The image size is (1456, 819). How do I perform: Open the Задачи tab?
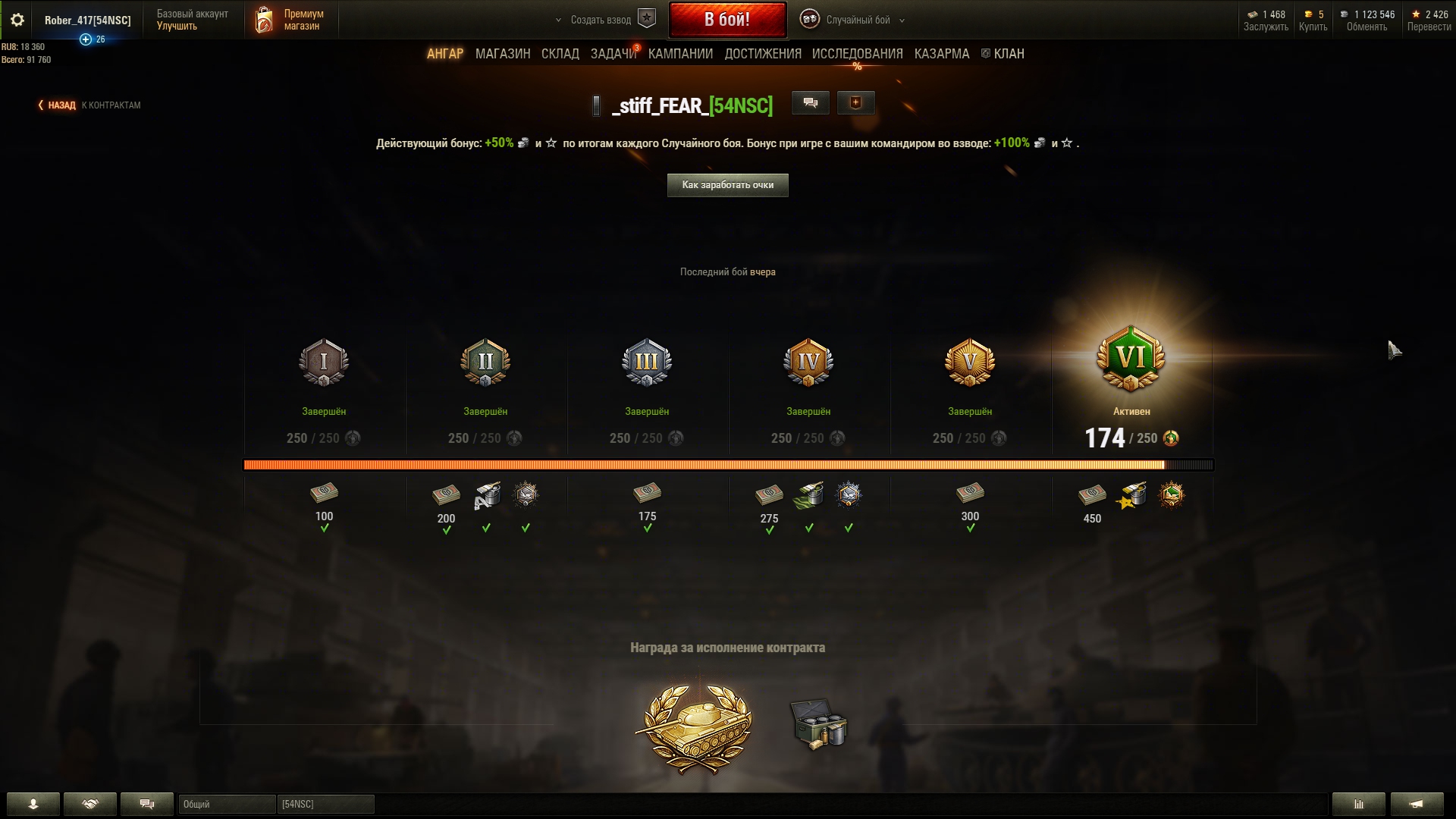pyautogui.click(x=613, y=54)
